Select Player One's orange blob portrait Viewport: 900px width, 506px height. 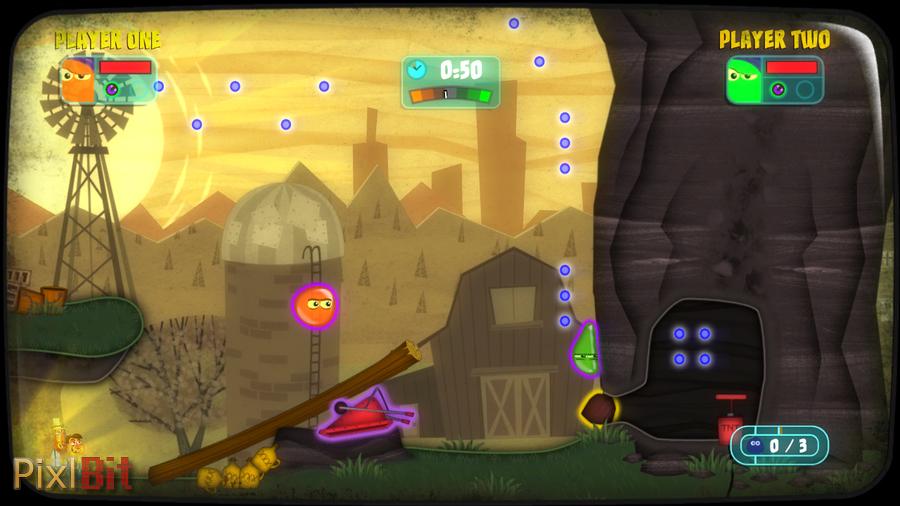[x=77, y=81]
